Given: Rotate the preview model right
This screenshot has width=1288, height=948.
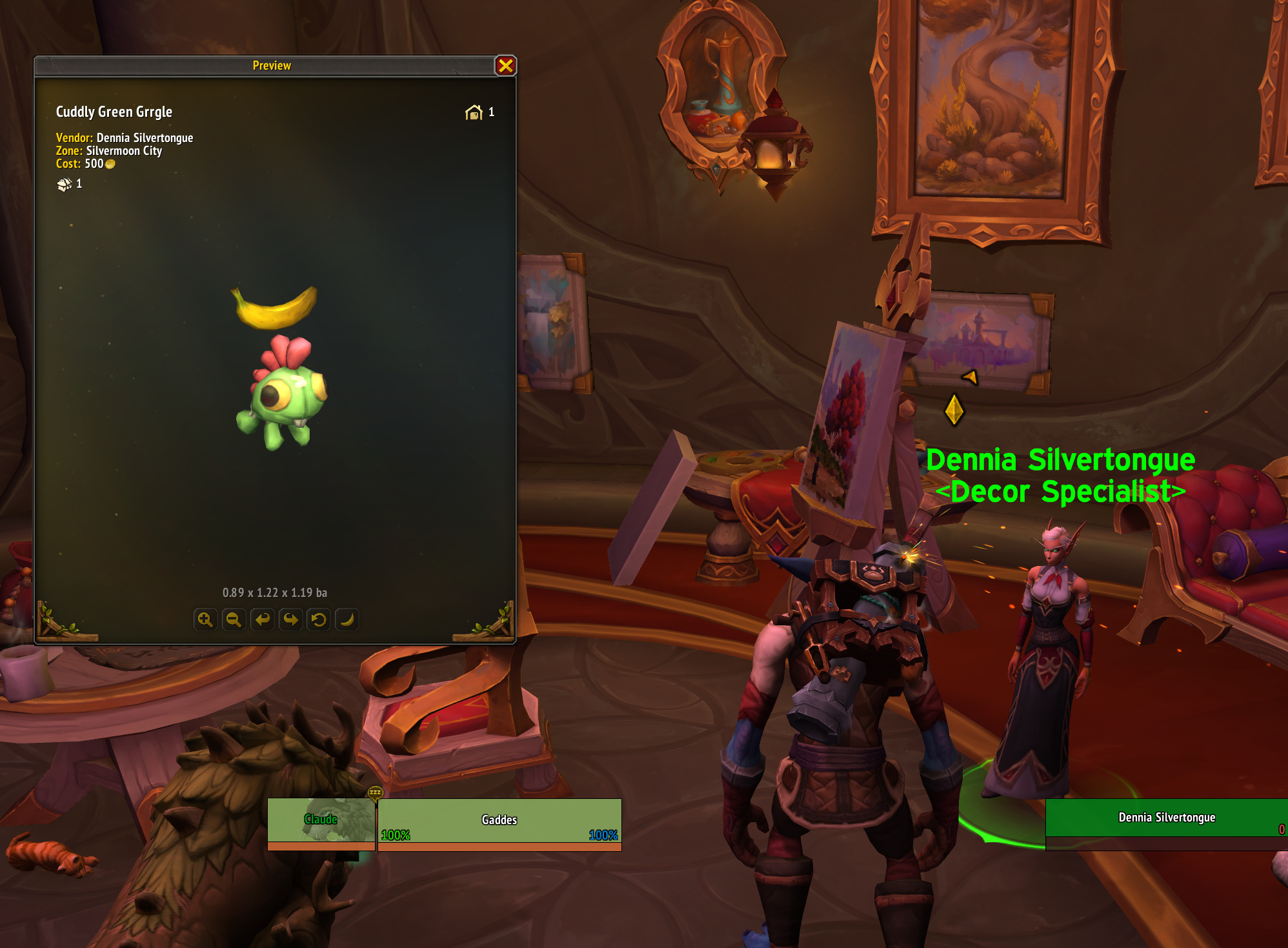Looking at the screenshot, I should [290, 620].
